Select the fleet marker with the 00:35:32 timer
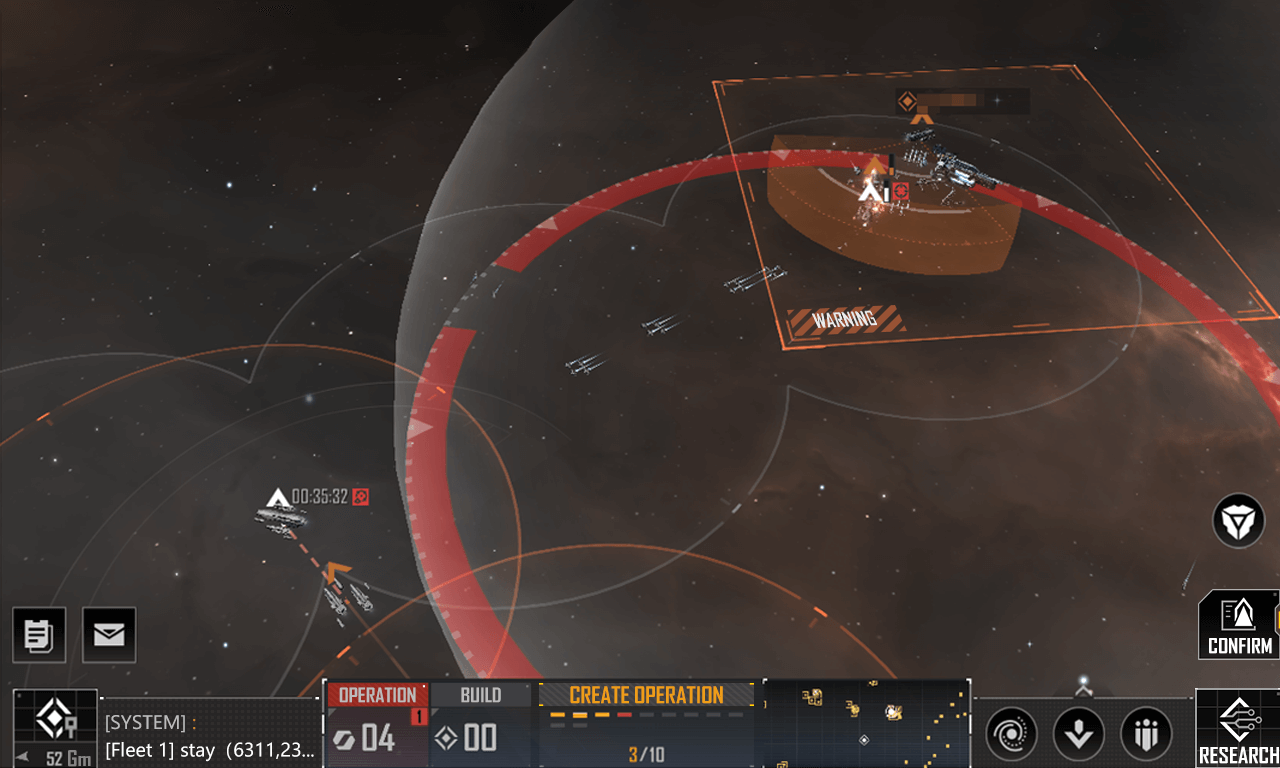 (x=278, y=497)
